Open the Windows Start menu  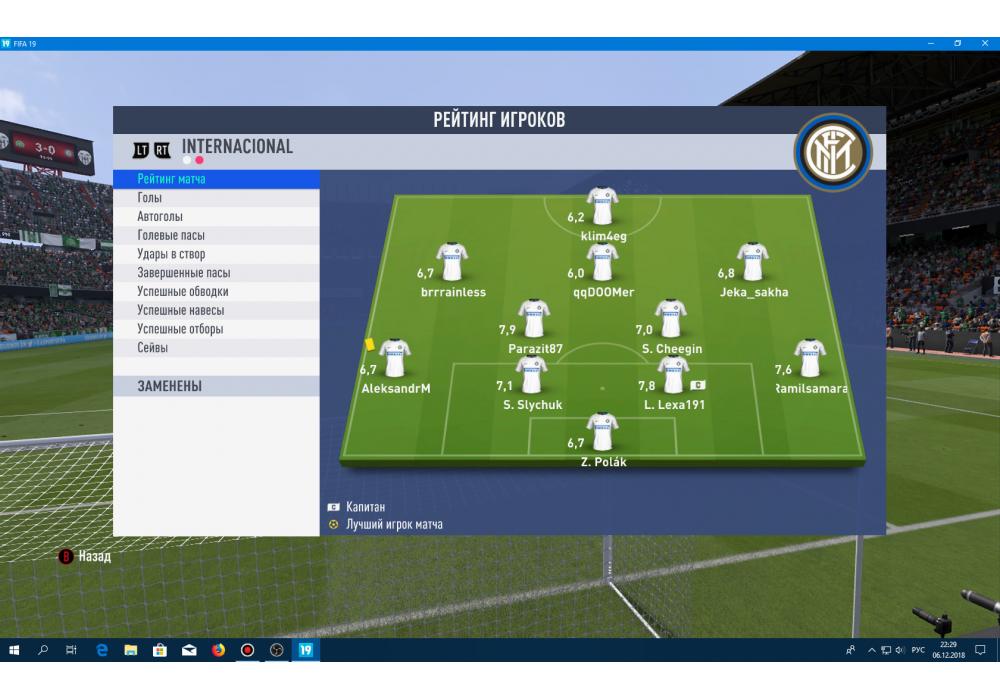[x=14, y=650]
